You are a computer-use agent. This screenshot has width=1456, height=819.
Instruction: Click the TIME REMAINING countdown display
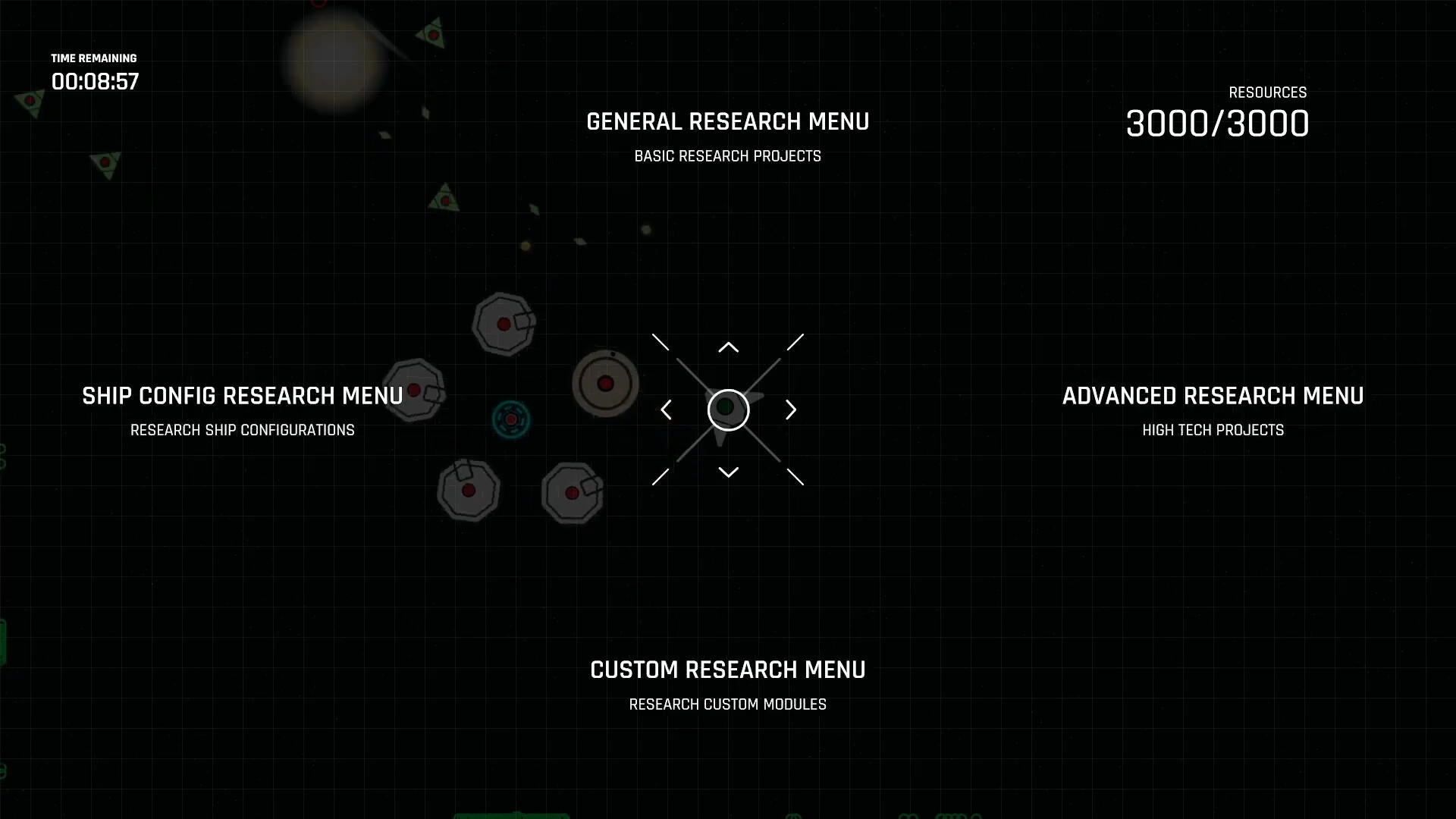(96, 72)
